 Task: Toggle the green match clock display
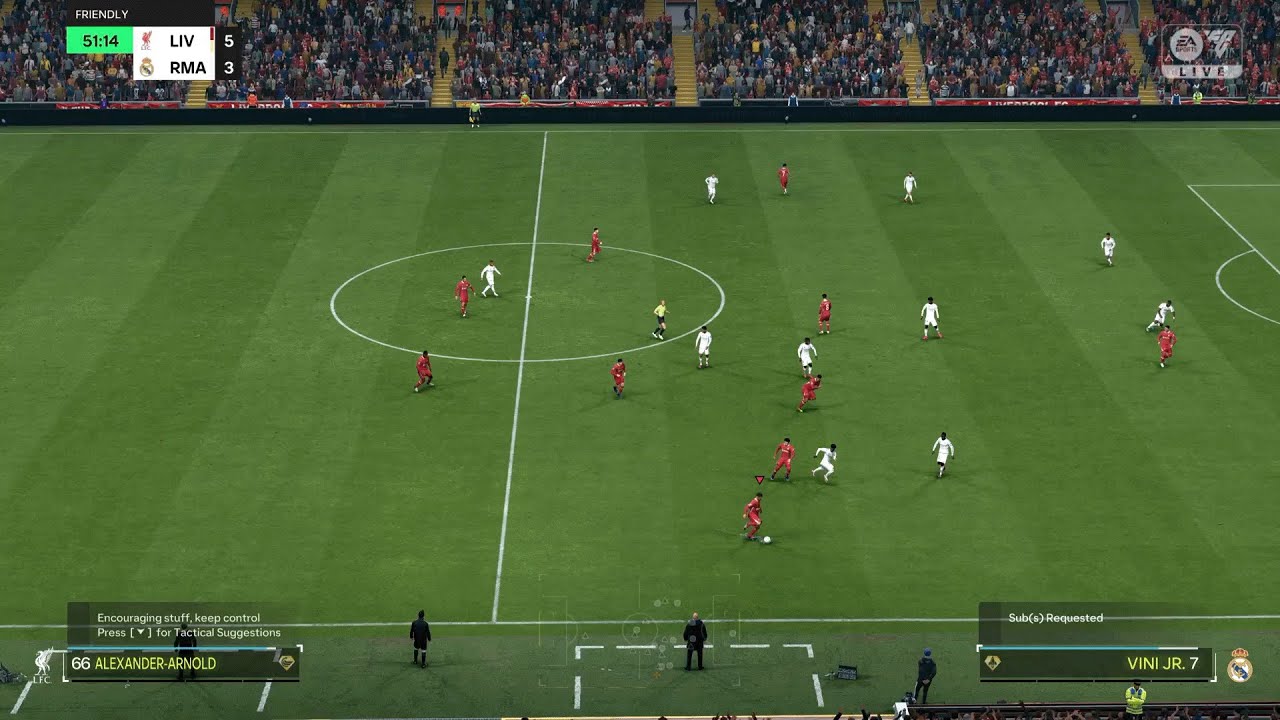pyautogui.click(x=102, y=41)
